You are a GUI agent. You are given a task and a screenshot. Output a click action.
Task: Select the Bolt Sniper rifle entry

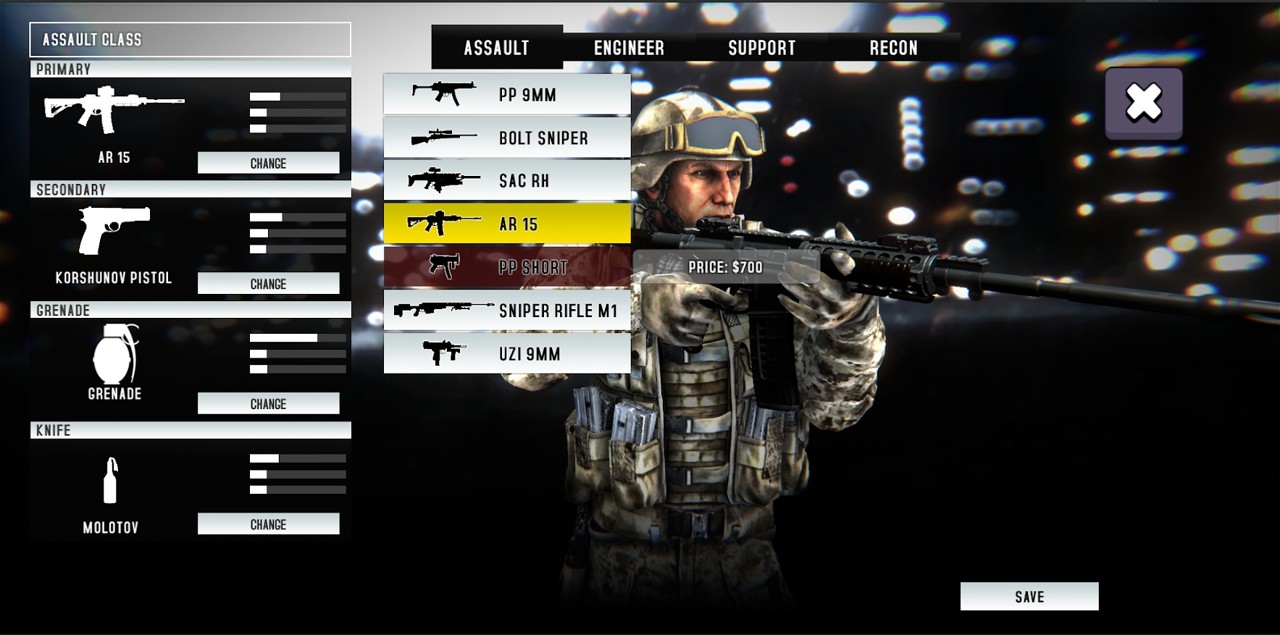pos(507,138)
